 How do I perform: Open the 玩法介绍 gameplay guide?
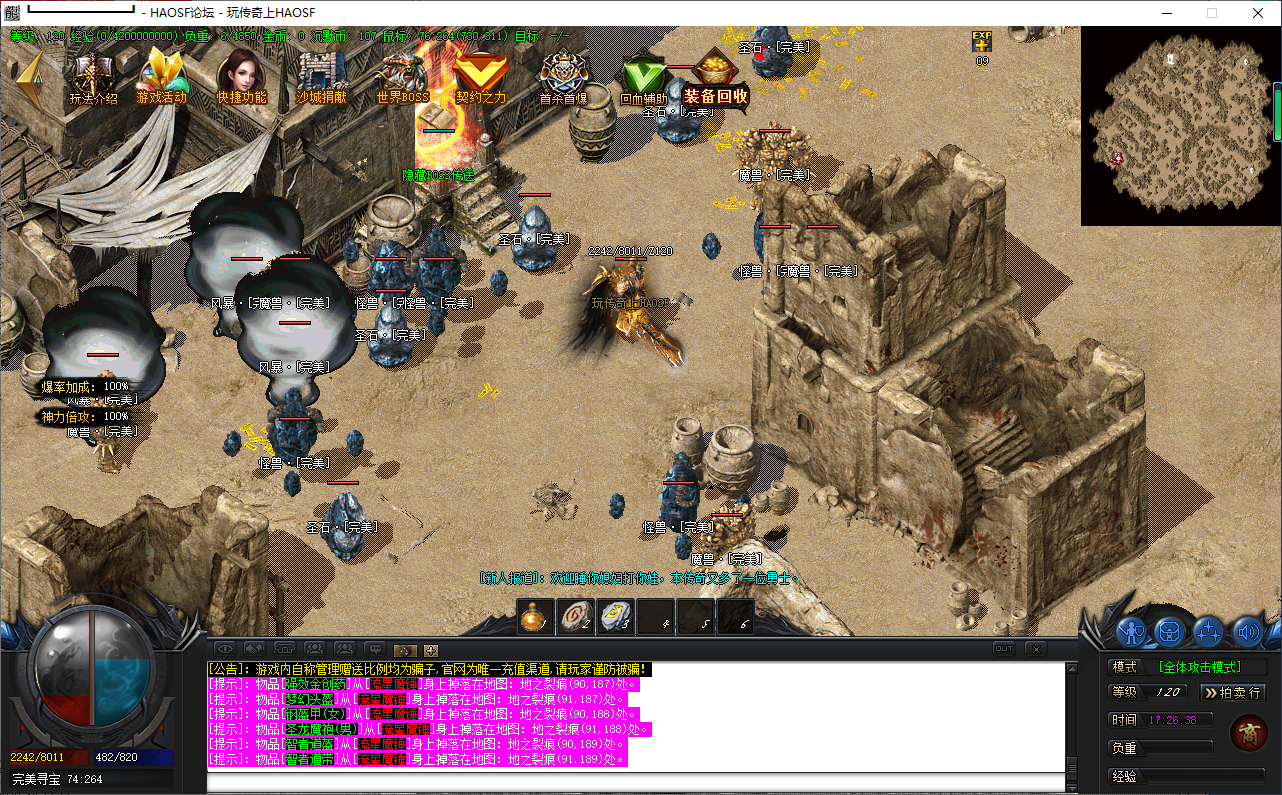93,76
